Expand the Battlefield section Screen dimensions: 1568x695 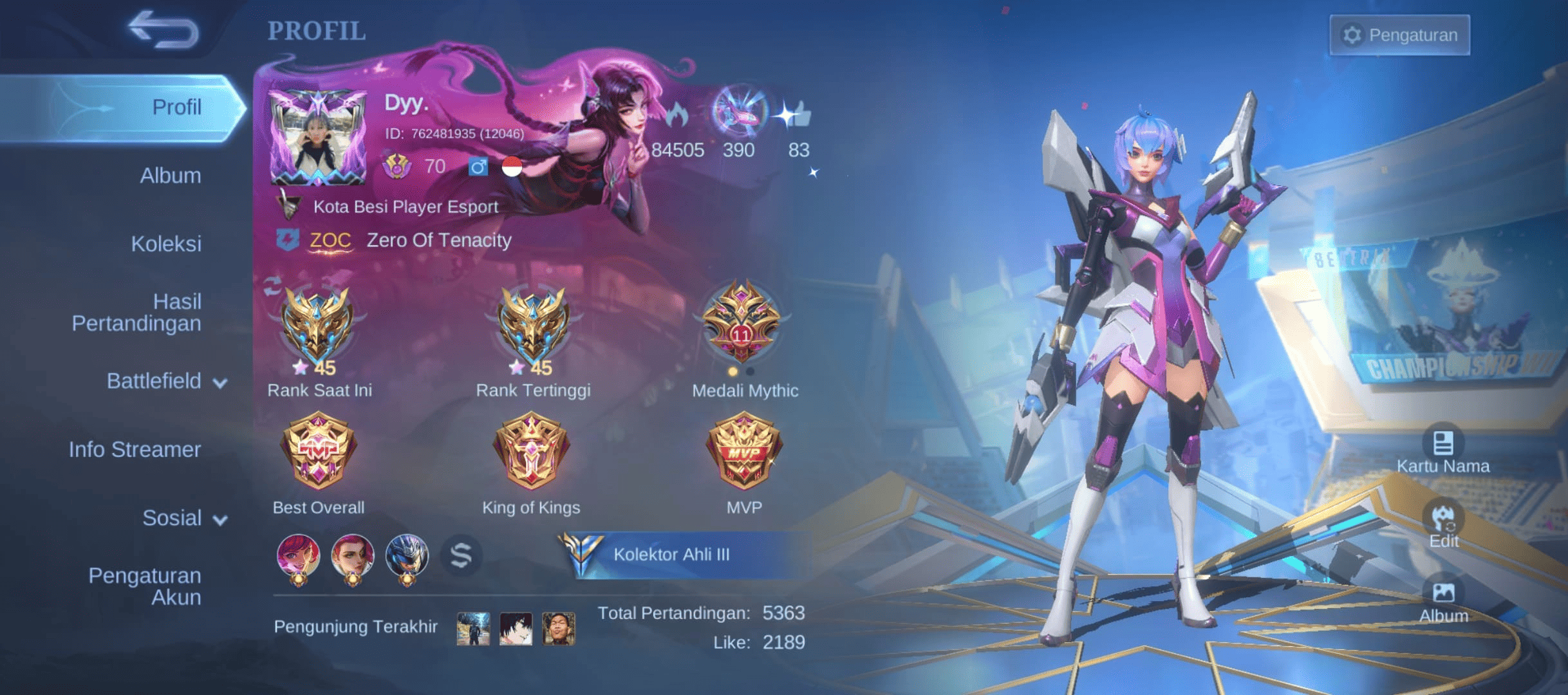(x=166, y=381)
